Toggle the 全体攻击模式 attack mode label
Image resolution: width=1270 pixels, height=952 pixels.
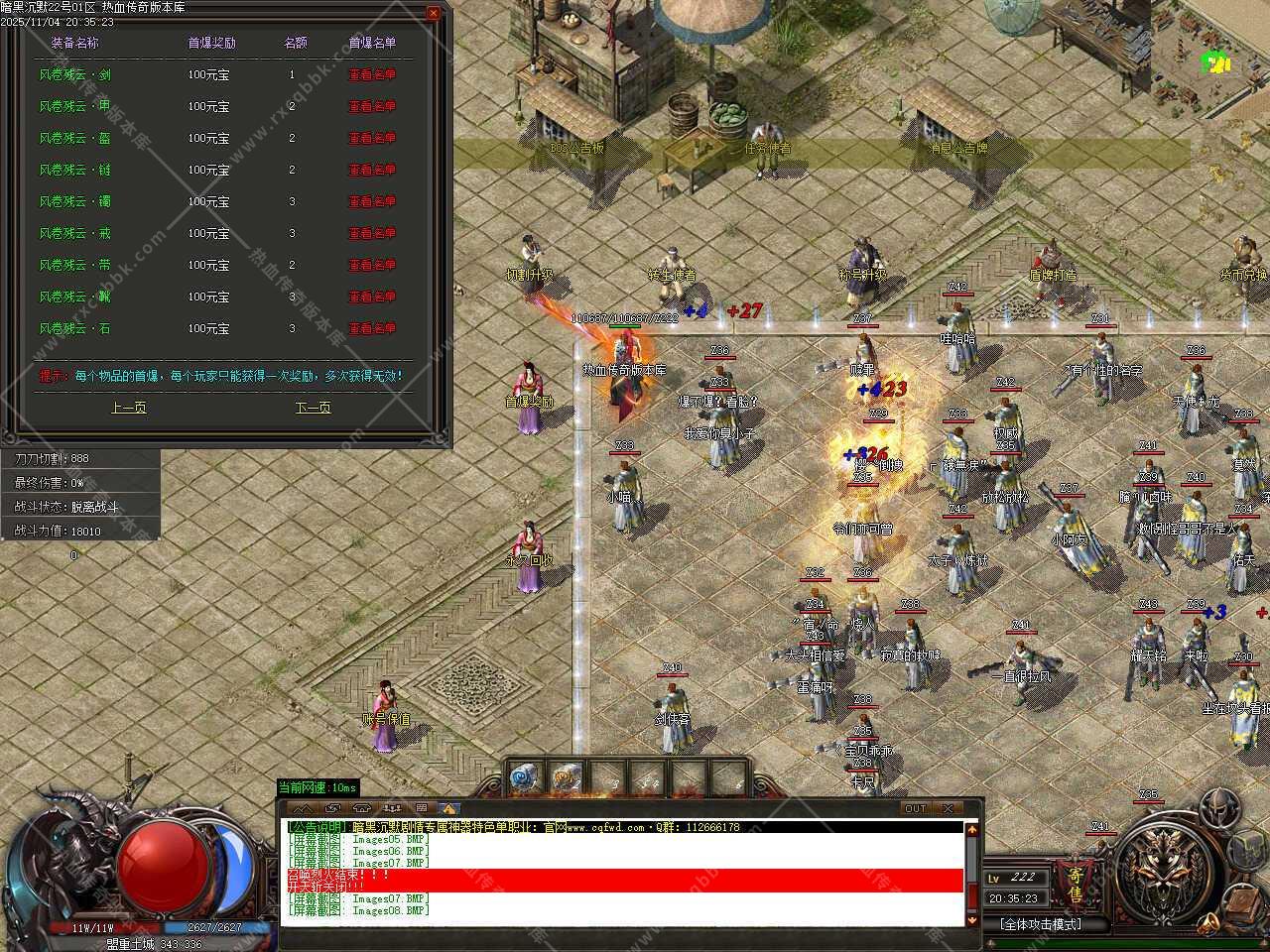[x=1040, y=924]
